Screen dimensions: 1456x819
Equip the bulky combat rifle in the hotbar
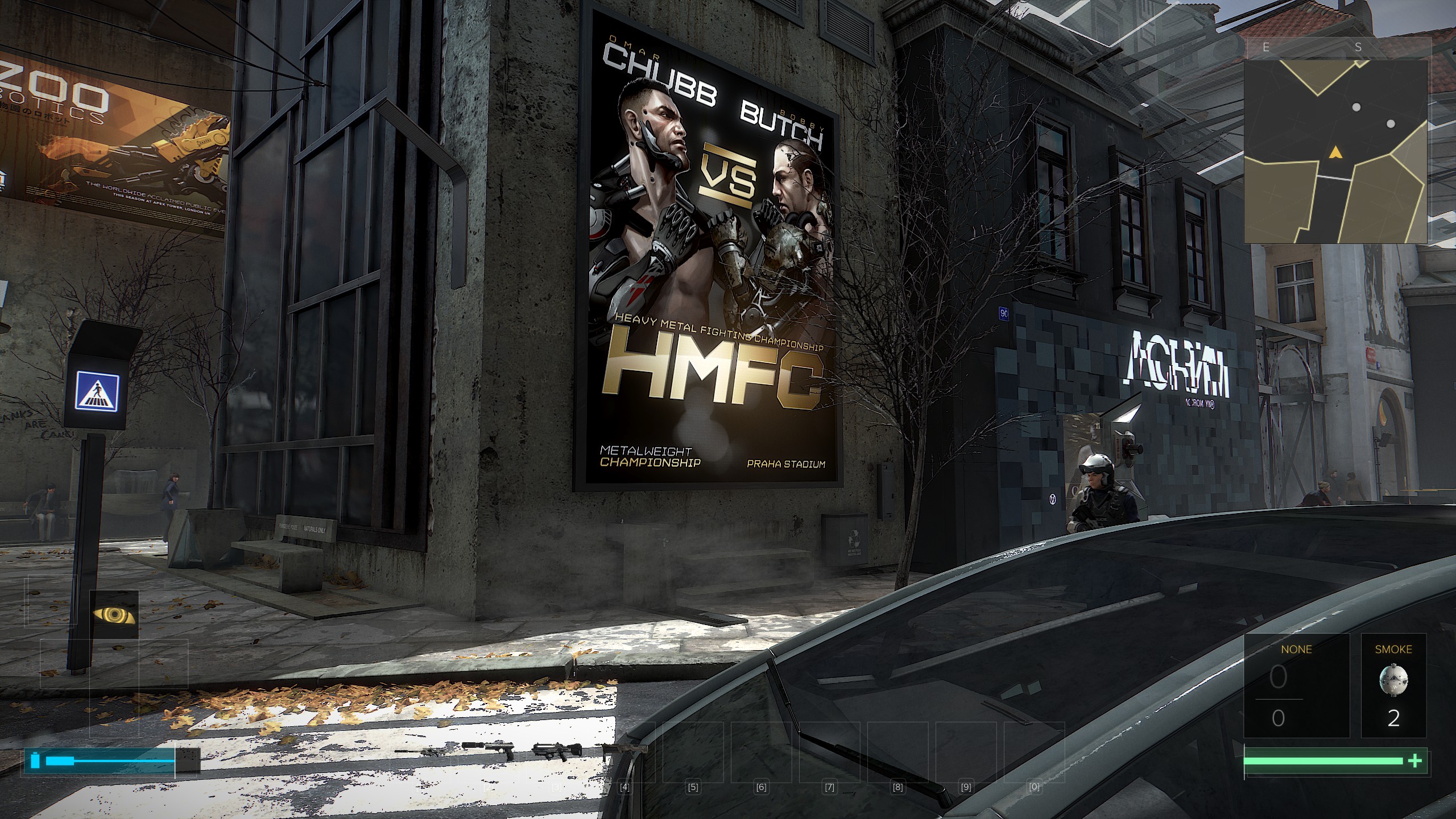[557, 752]
